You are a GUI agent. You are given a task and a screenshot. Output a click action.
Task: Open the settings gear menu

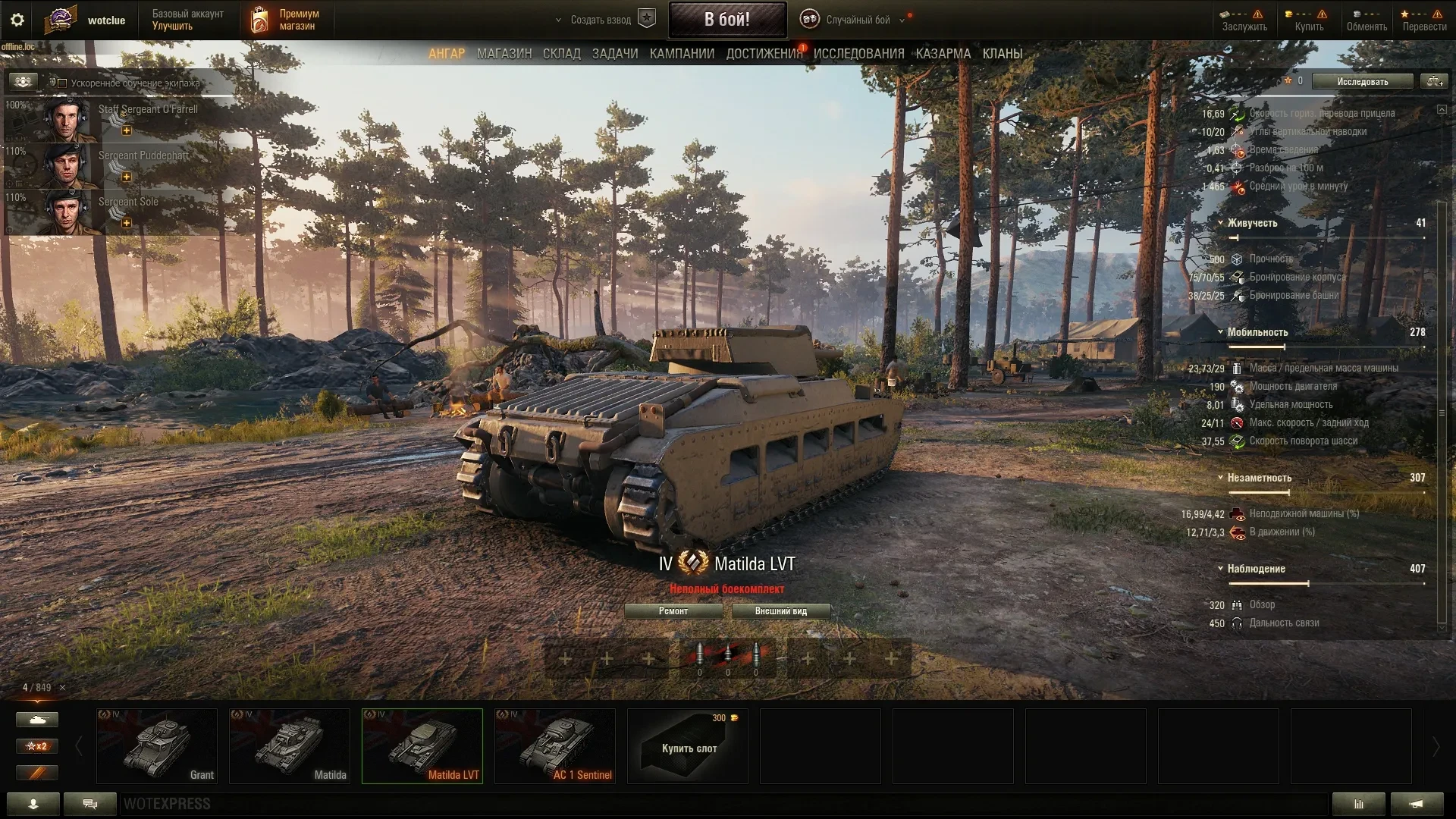click(x=17, y=20)
